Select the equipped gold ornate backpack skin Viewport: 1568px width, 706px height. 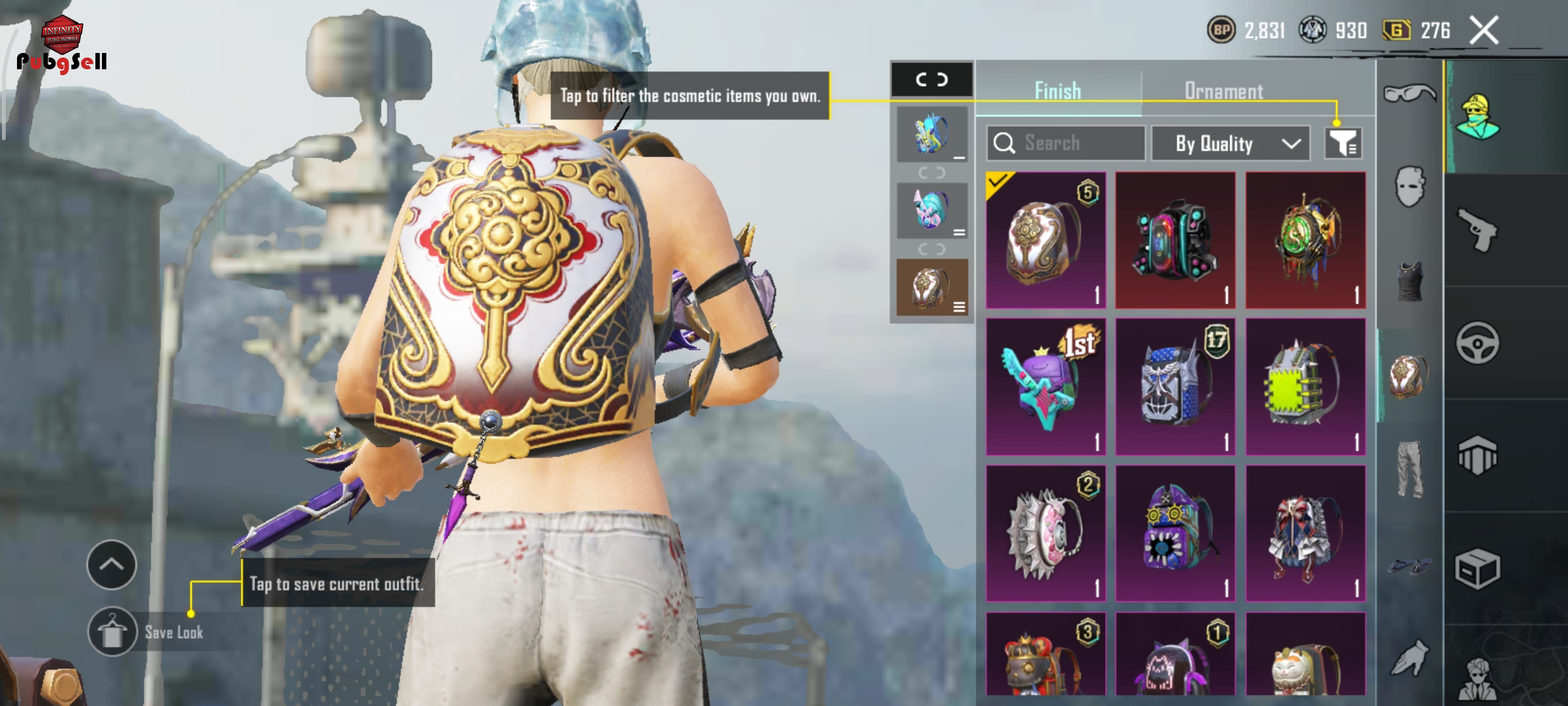tap(1045, 240)
